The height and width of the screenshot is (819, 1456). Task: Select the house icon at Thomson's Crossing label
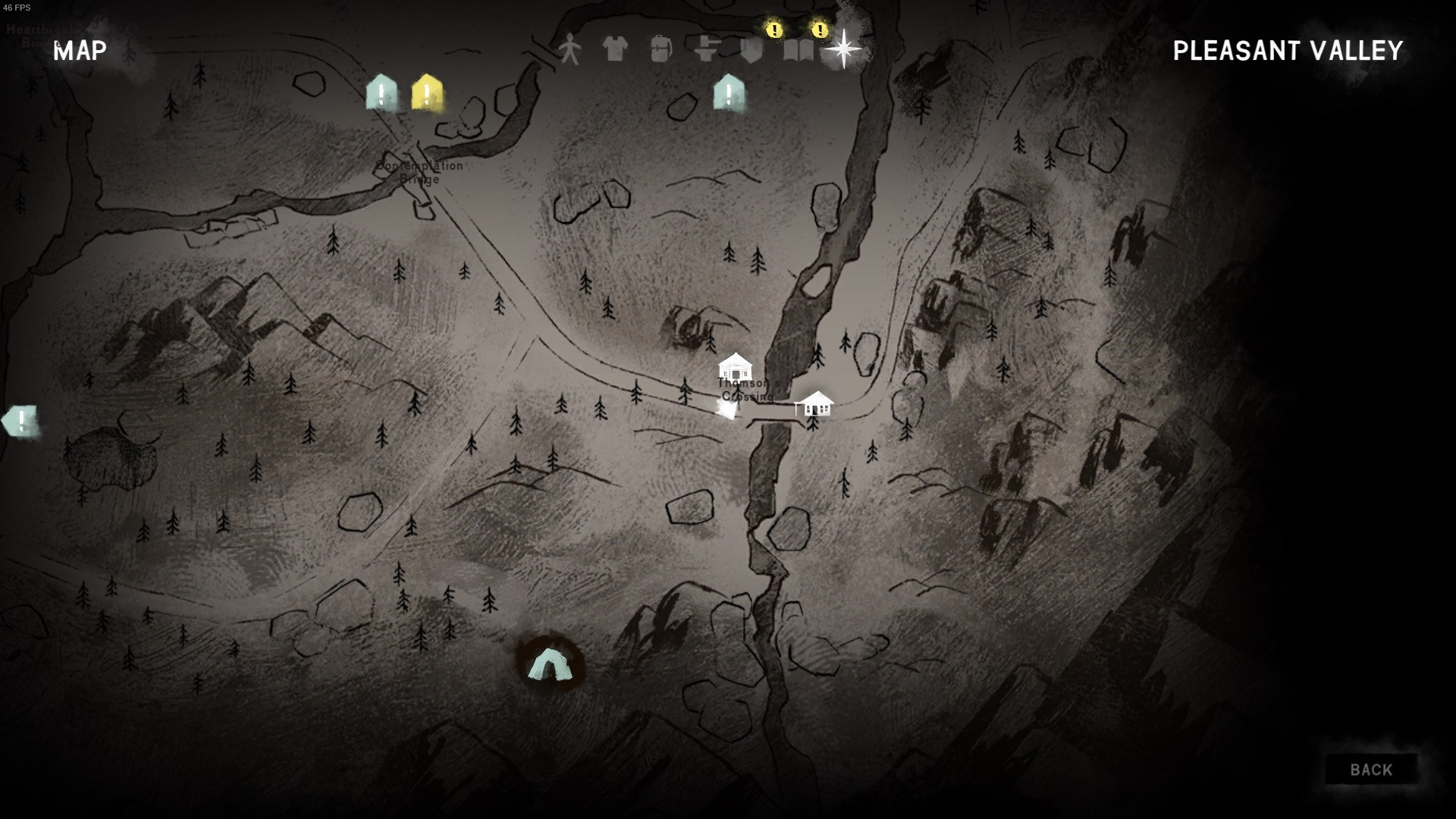point(735,368)
